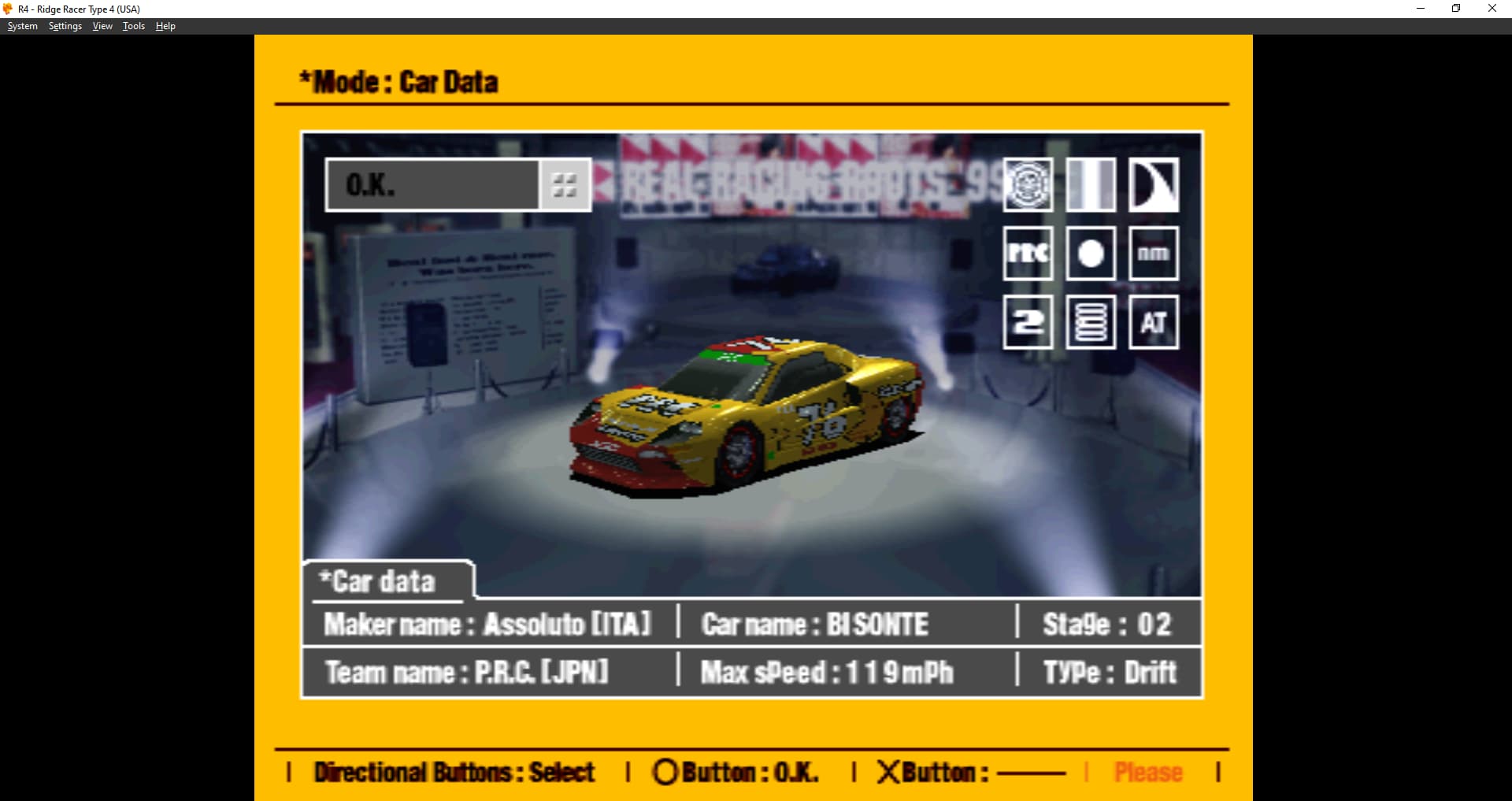1512x801 pixels.
Task: Open the System menu
Action: (23, 26)
